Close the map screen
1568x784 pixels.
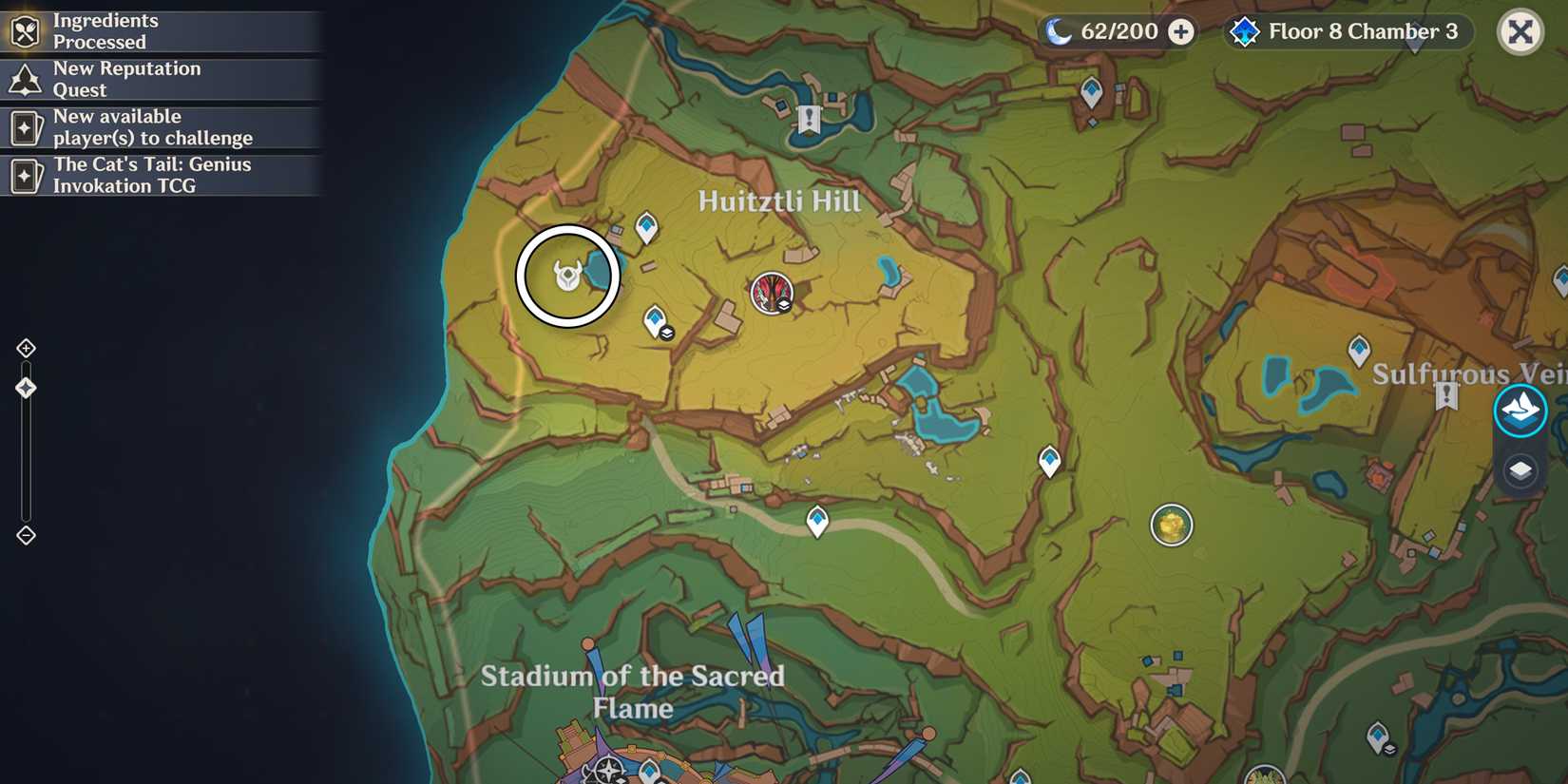[x=1521, y=31]
